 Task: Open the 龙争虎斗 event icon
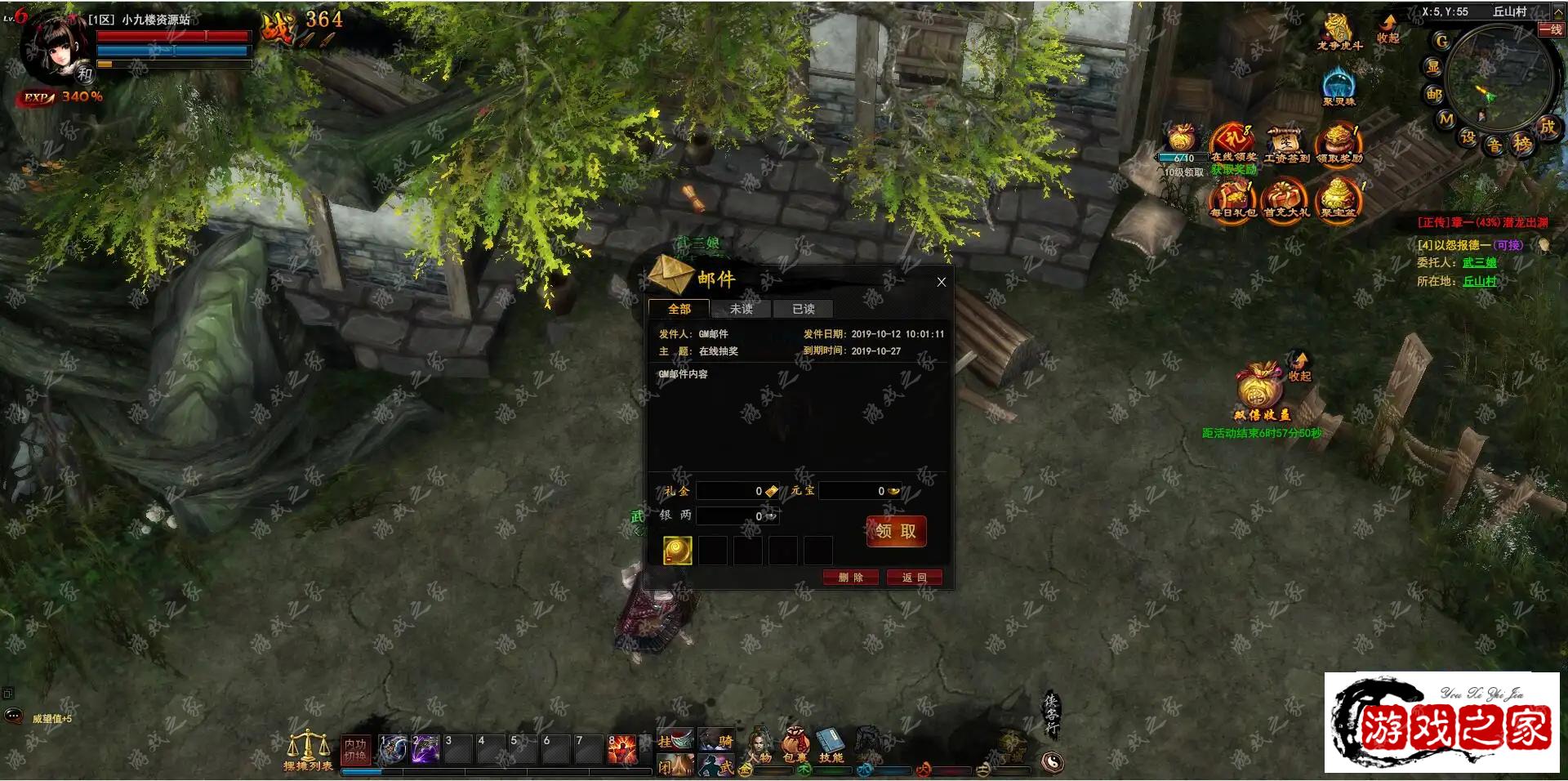tap(1338, 31)
